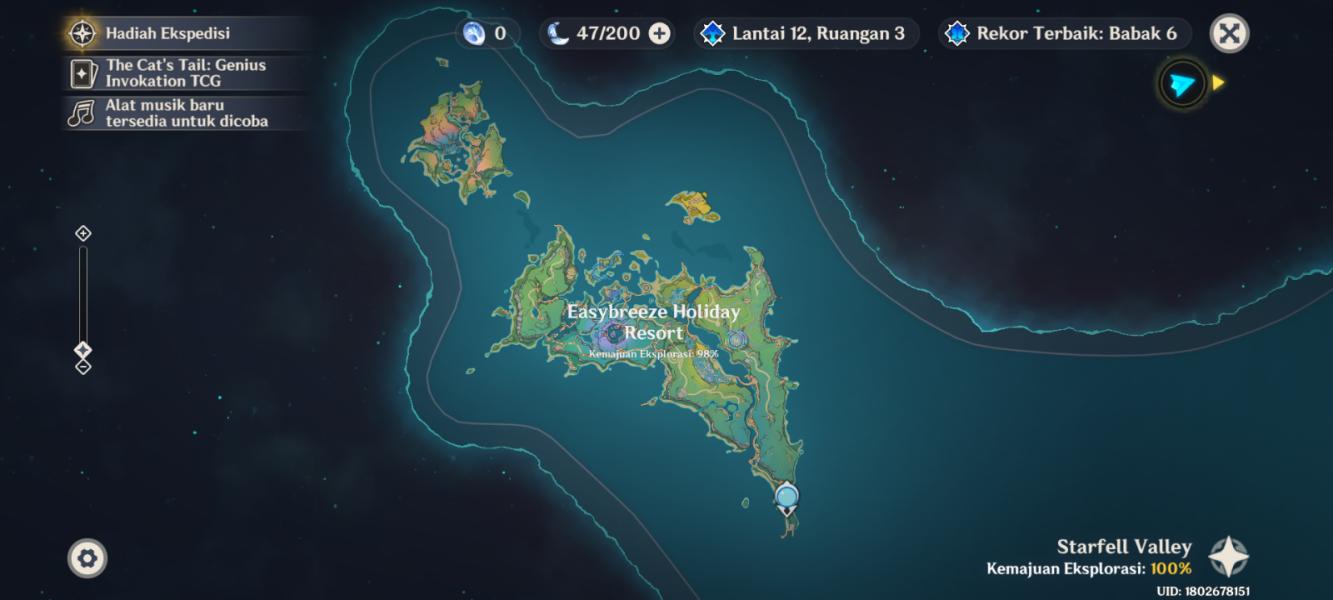Click the blue arrow quest navigation icon
1333x600 pixels.
tap(1182, 84)
